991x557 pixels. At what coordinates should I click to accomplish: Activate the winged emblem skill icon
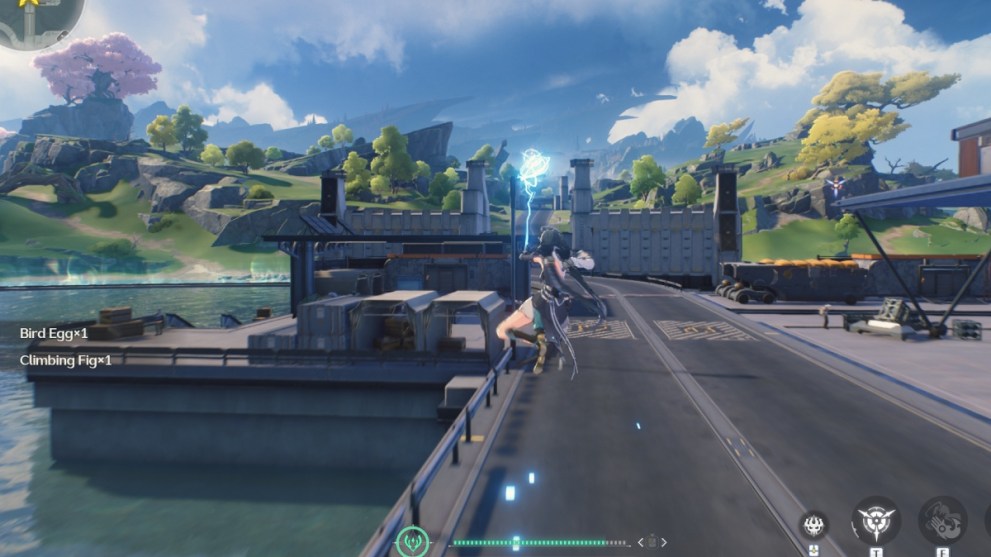tap(875, 521)
